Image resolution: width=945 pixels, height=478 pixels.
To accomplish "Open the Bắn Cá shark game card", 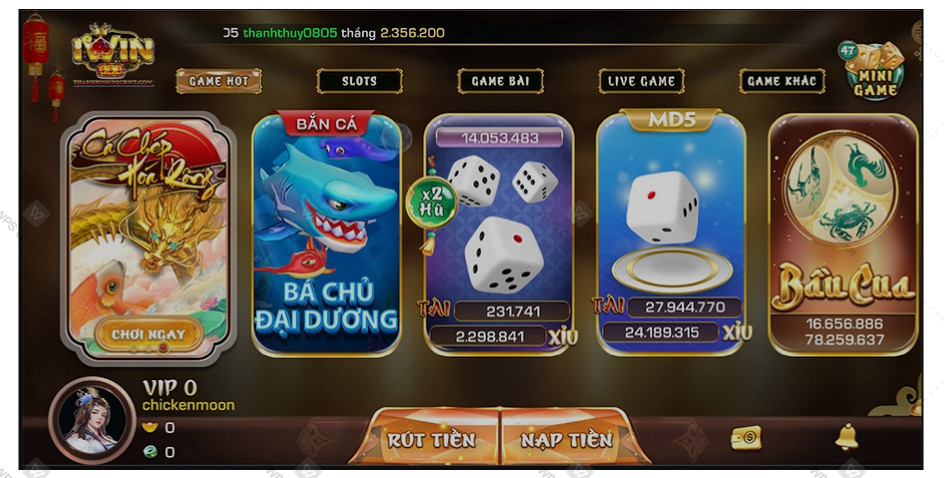I will click(326, 235).
